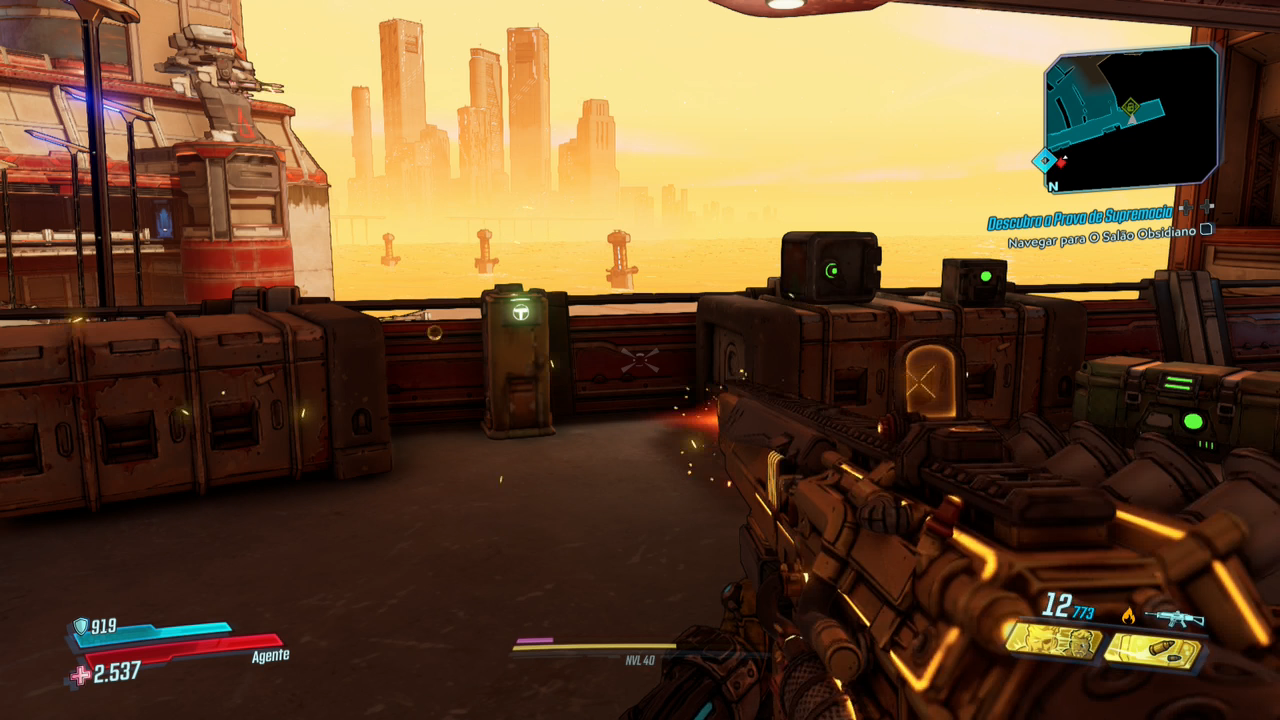Viewport: 1280px width, 720px height.
Task: Select the assault rifle weapon icon
Action: point(1174,617)
